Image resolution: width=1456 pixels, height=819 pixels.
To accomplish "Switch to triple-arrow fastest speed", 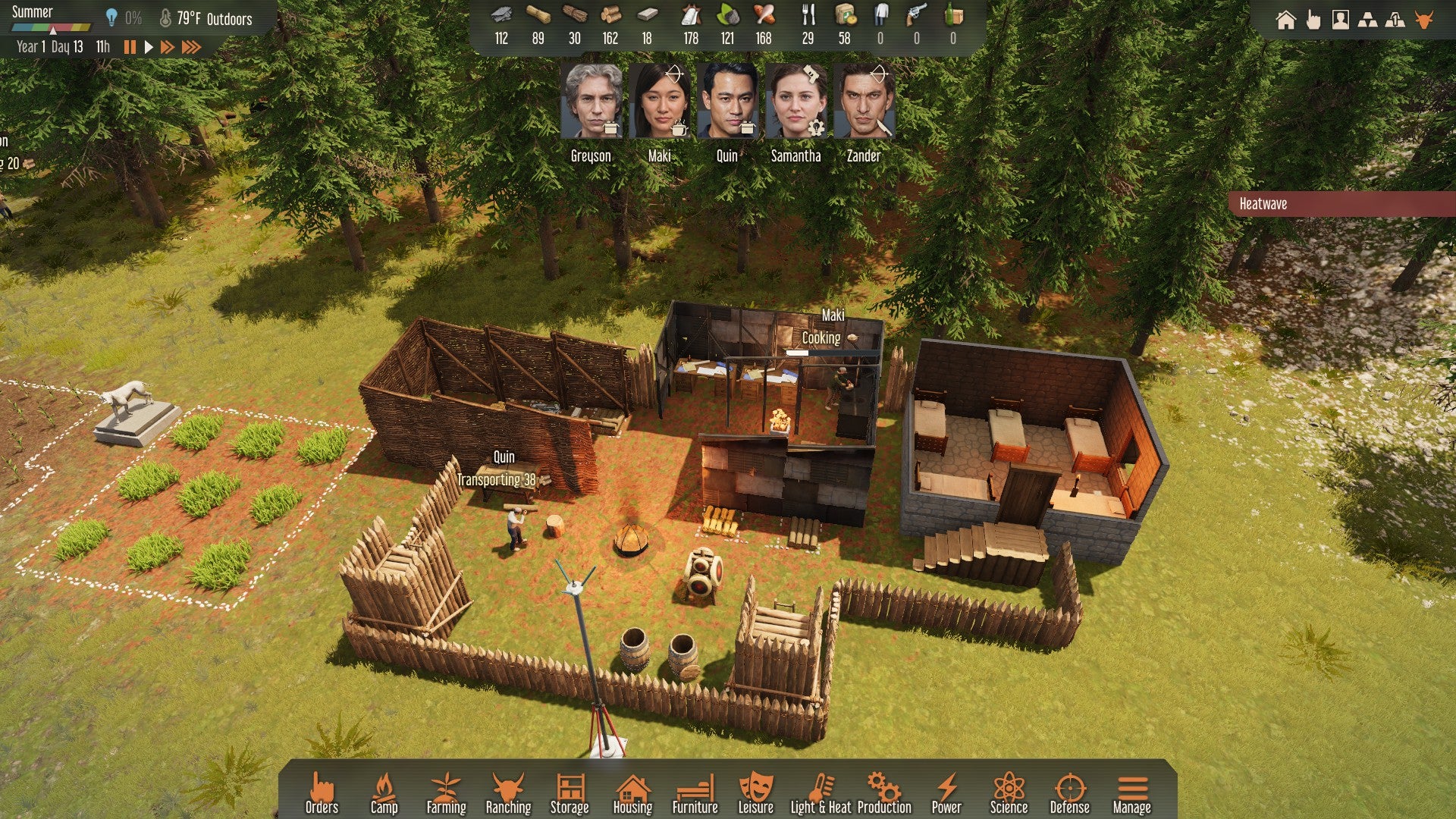I will (191, 47).
